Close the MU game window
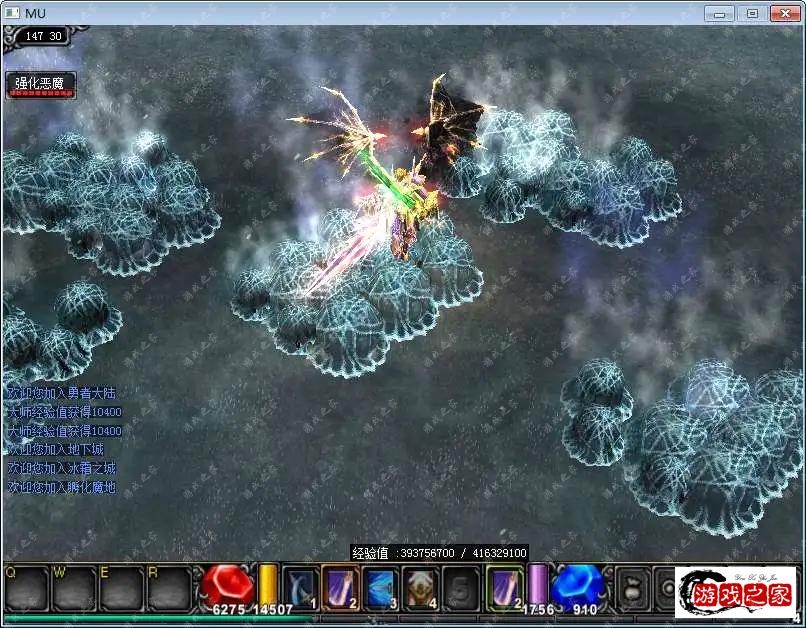This screenshot has height=628, width=806. 784,13
